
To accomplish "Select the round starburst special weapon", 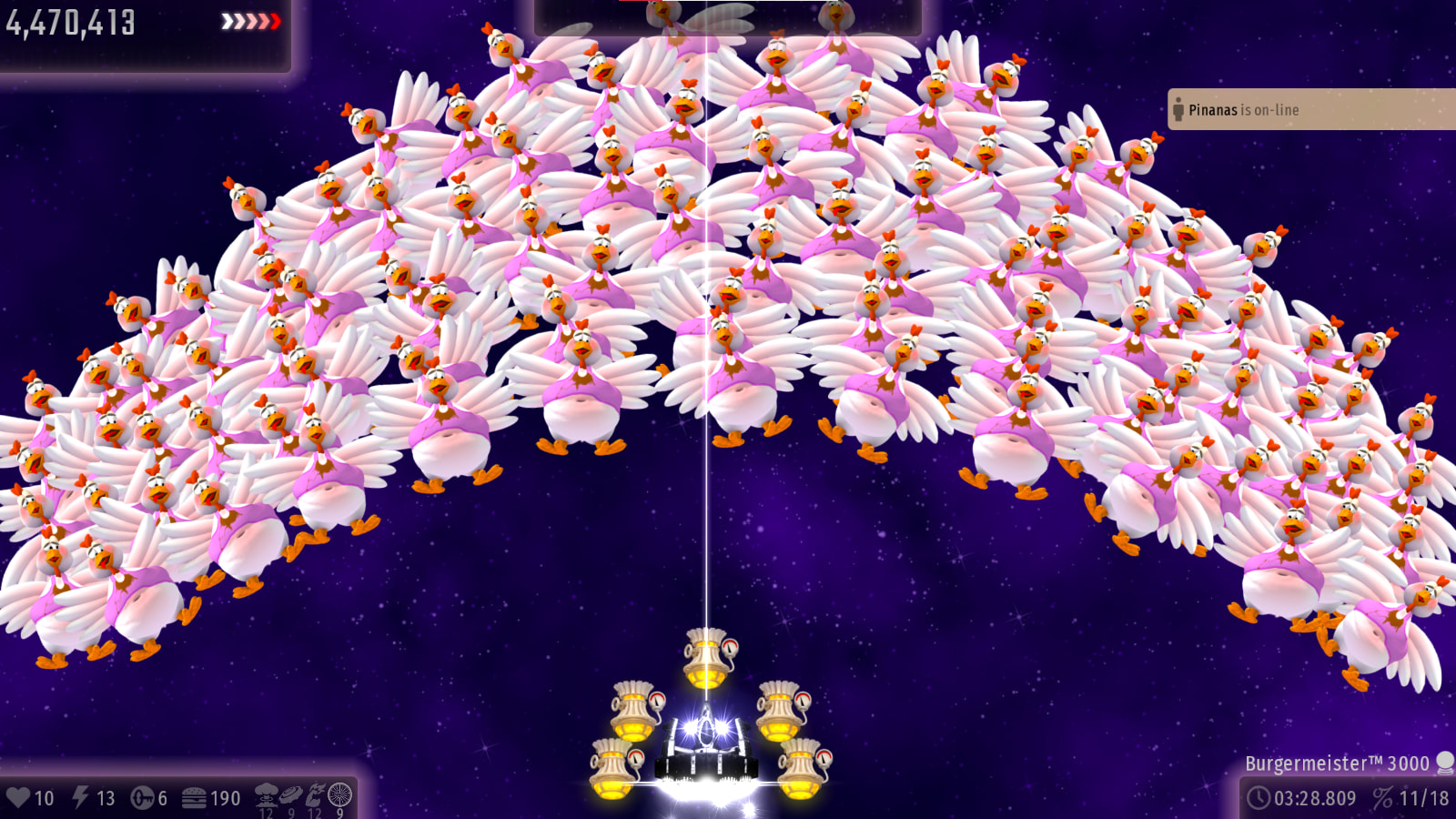I will 339,794.
